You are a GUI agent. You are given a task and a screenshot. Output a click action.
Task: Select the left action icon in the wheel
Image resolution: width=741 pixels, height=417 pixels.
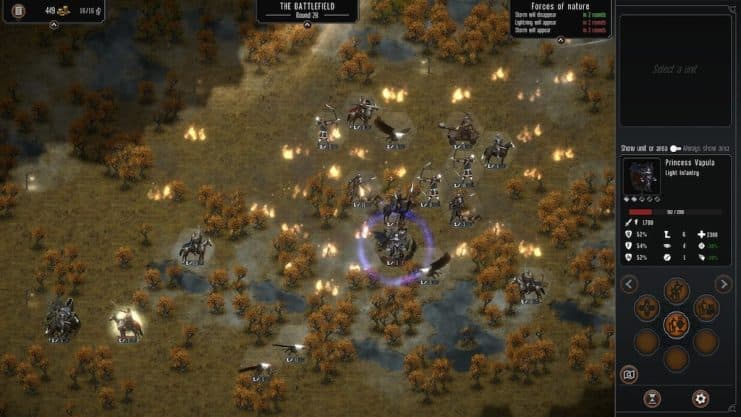coord(647,308)
